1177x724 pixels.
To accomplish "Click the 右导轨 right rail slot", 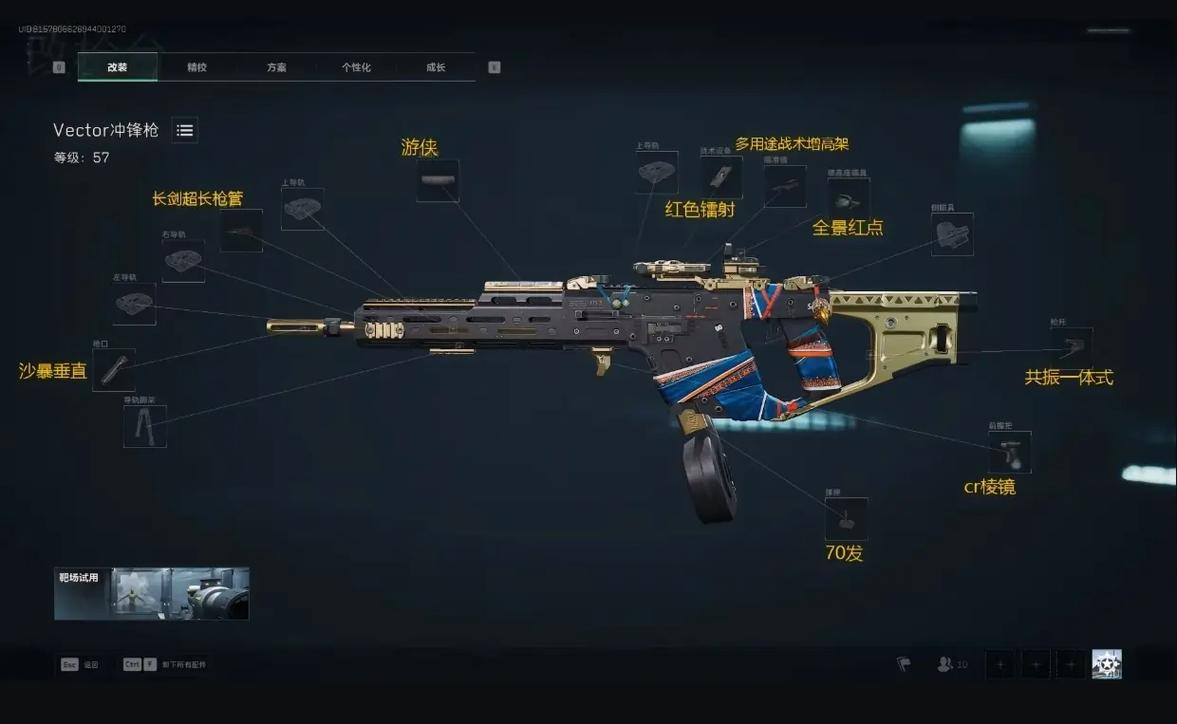I will (x=183, y=261).
